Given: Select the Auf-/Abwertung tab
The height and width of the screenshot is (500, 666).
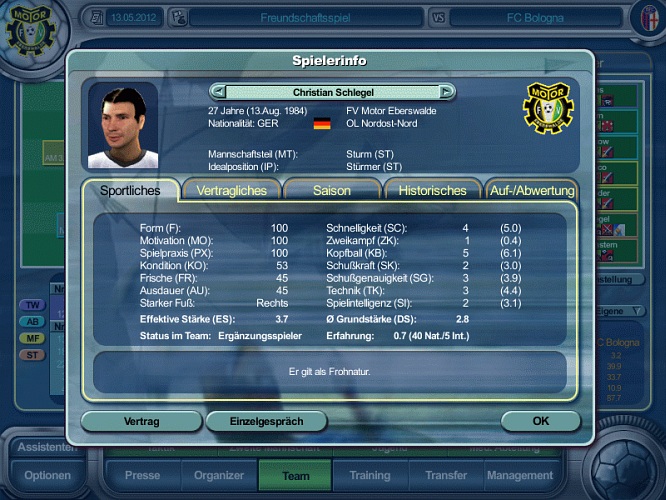Looking at the screenshot, I should click(532, 190).
